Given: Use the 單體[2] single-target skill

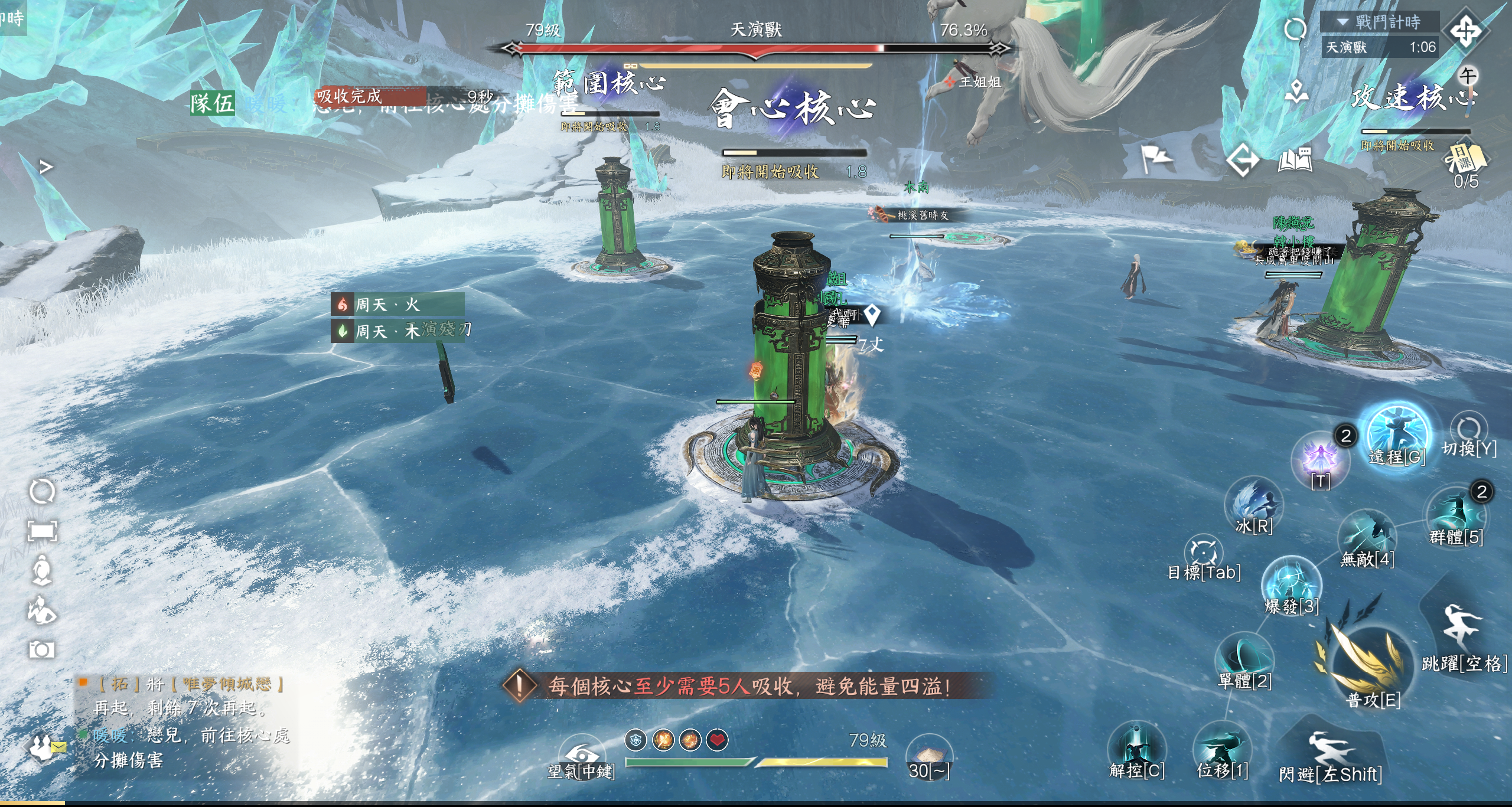Looking at the screenshot, I should (x=1244, y=656).
